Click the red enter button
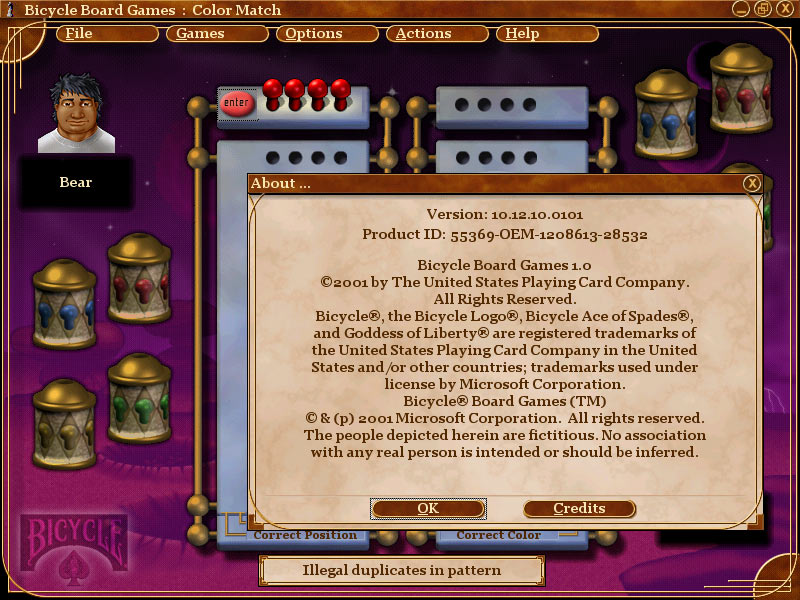Viewport: 800px width, 600px height. [x=237, y=103]
